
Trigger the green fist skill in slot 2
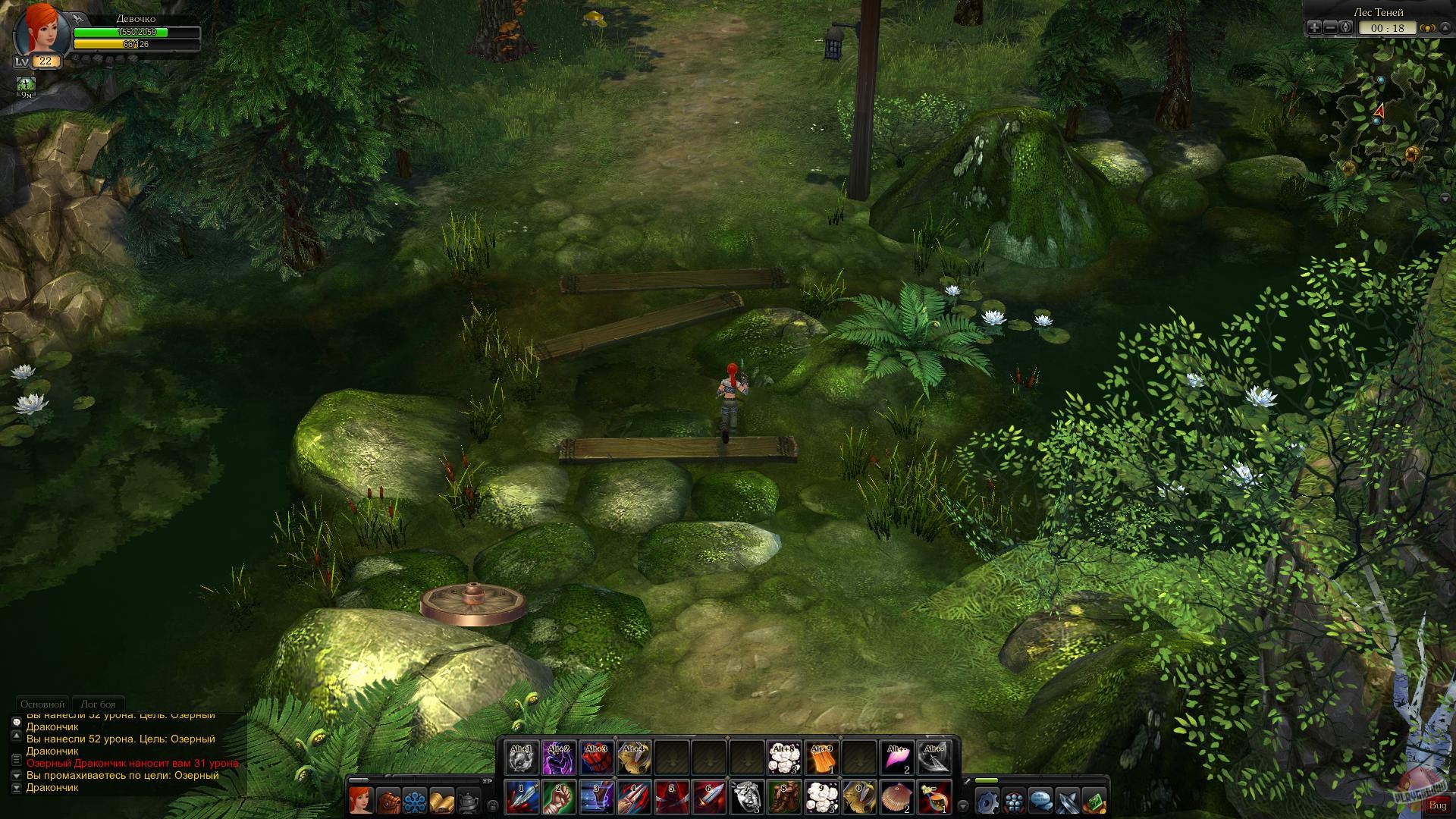(558, 797)
